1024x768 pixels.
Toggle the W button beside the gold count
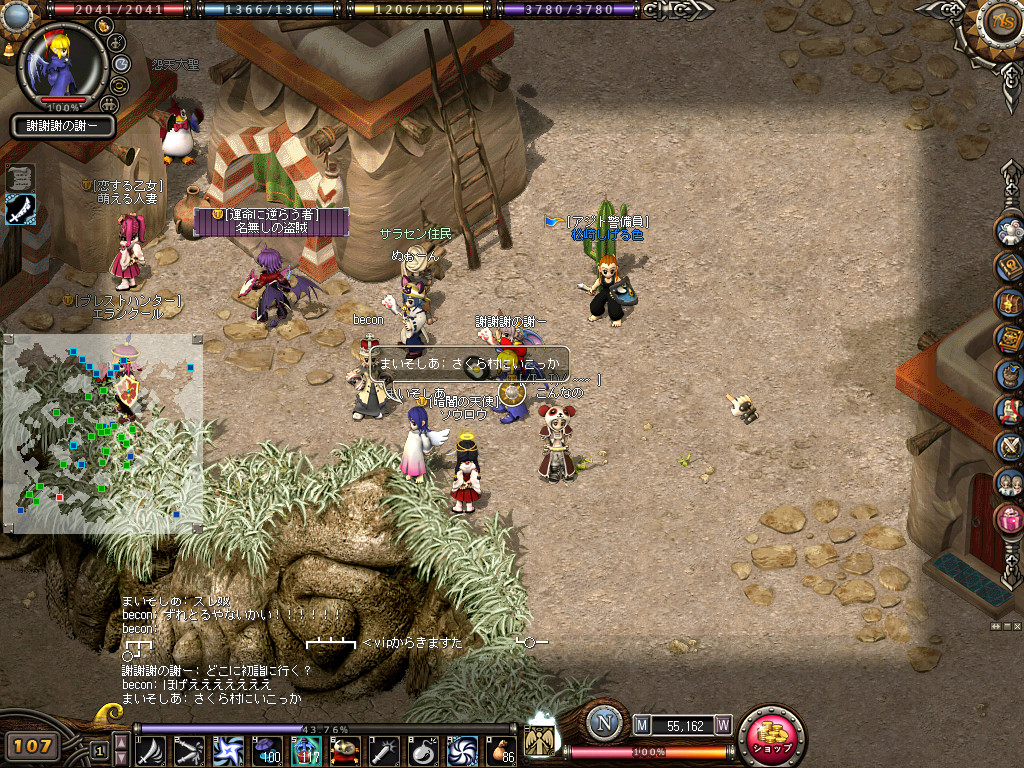[722, 725]
